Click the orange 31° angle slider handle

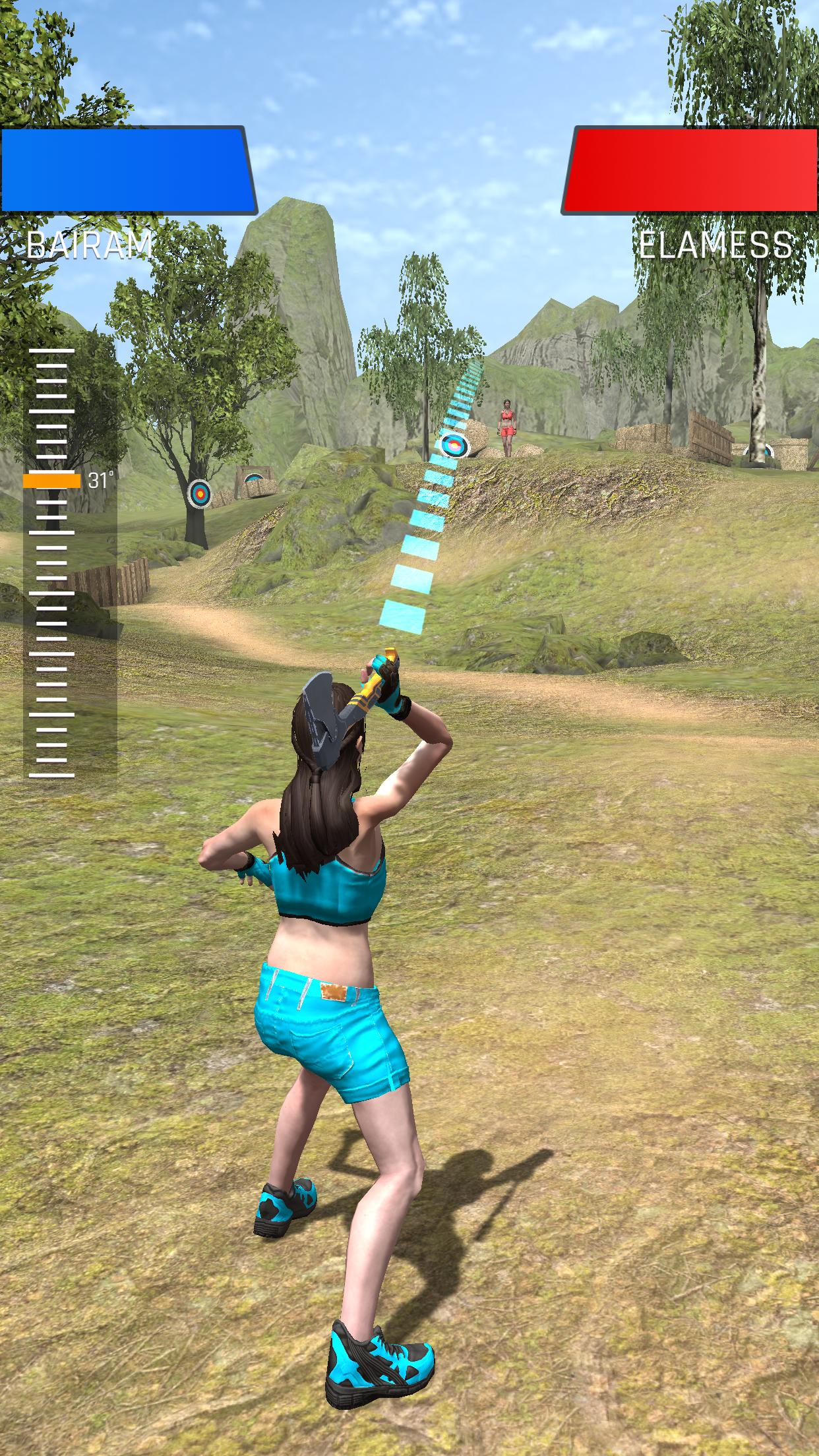coord(51,481)
